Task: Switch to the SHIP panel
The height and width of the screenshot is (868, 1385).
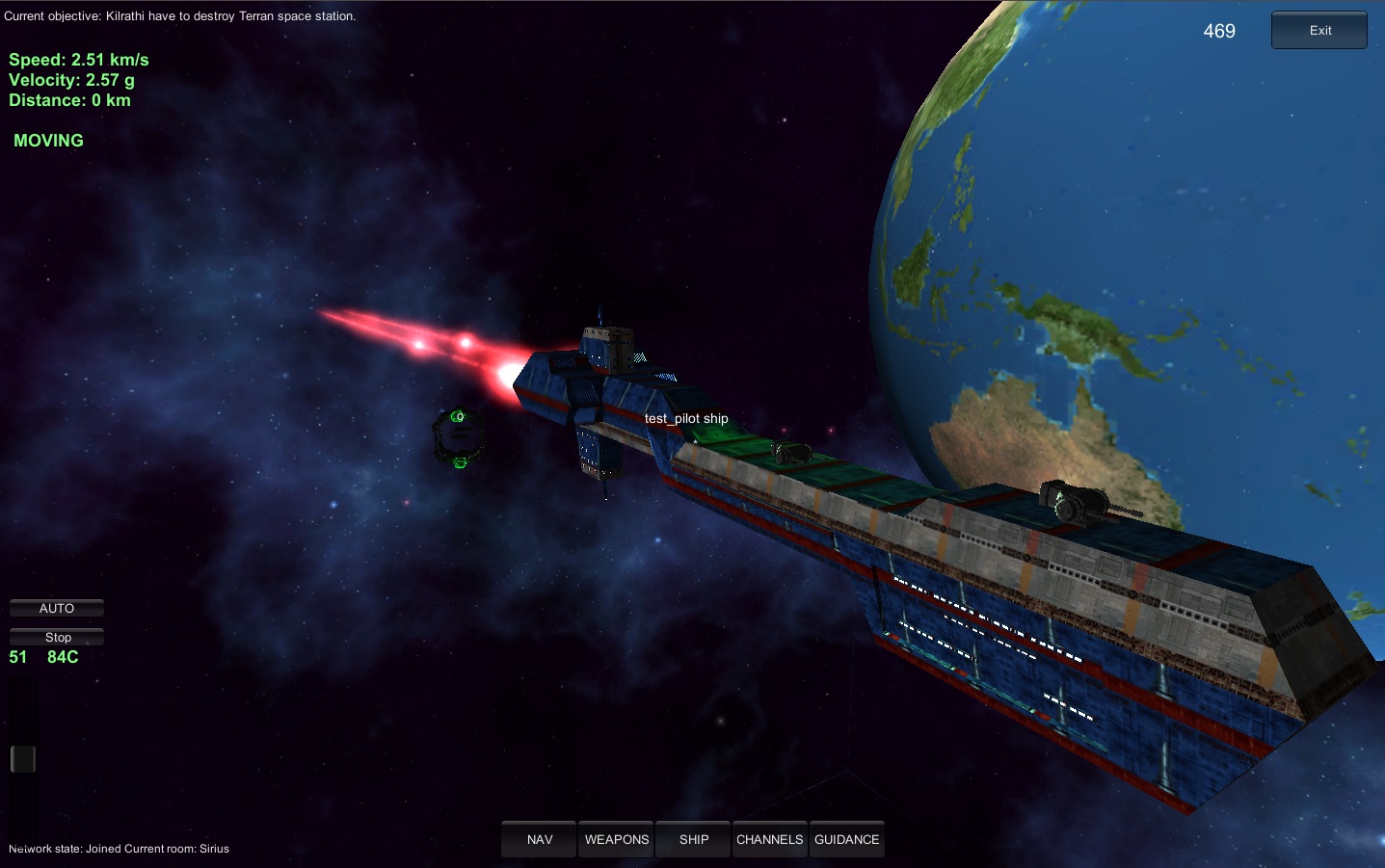Action: (694, 839)
